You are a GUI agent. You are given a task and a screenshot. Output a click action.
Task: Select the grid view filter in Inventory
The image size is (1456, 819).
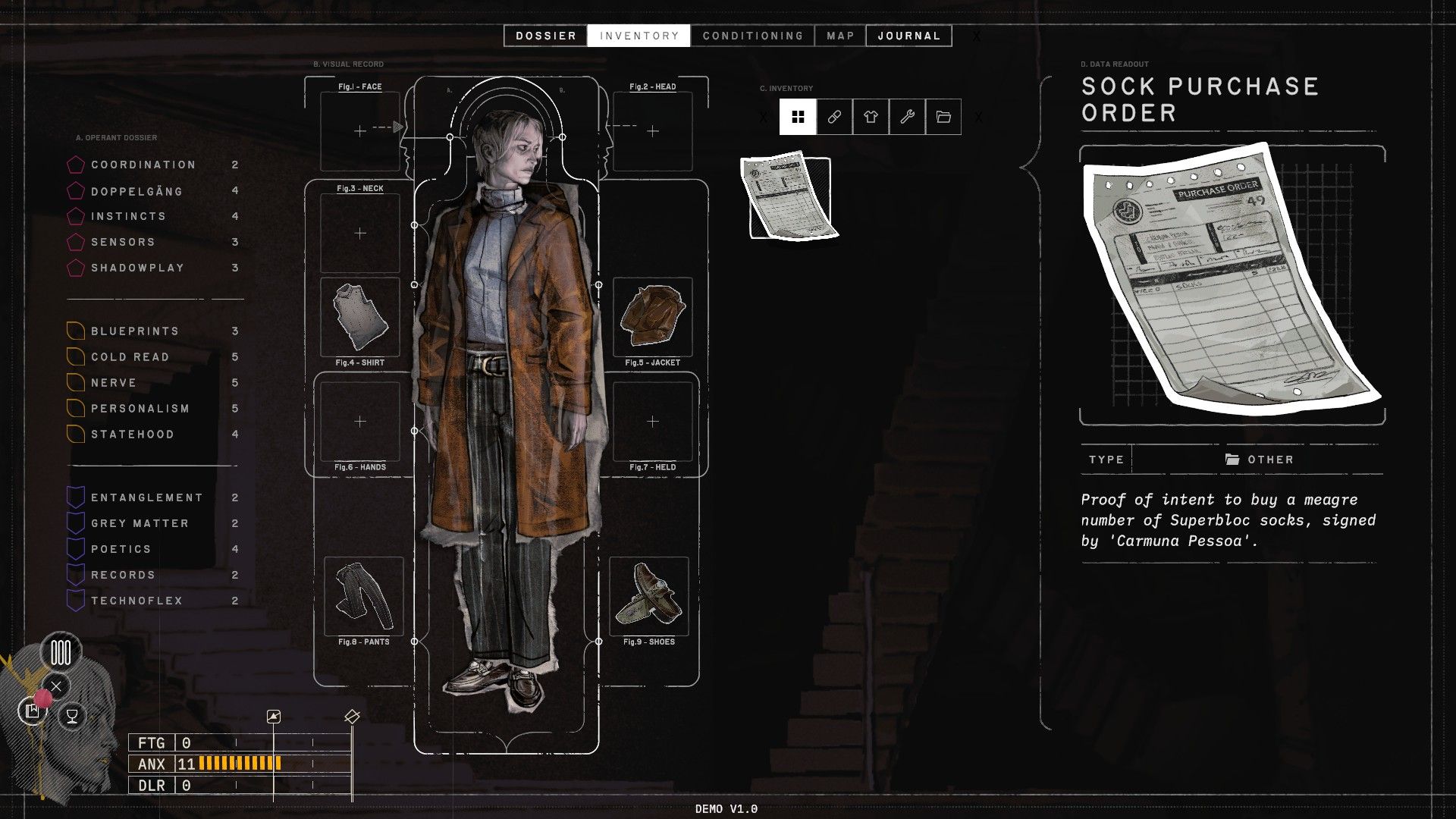tap(798, 117)
